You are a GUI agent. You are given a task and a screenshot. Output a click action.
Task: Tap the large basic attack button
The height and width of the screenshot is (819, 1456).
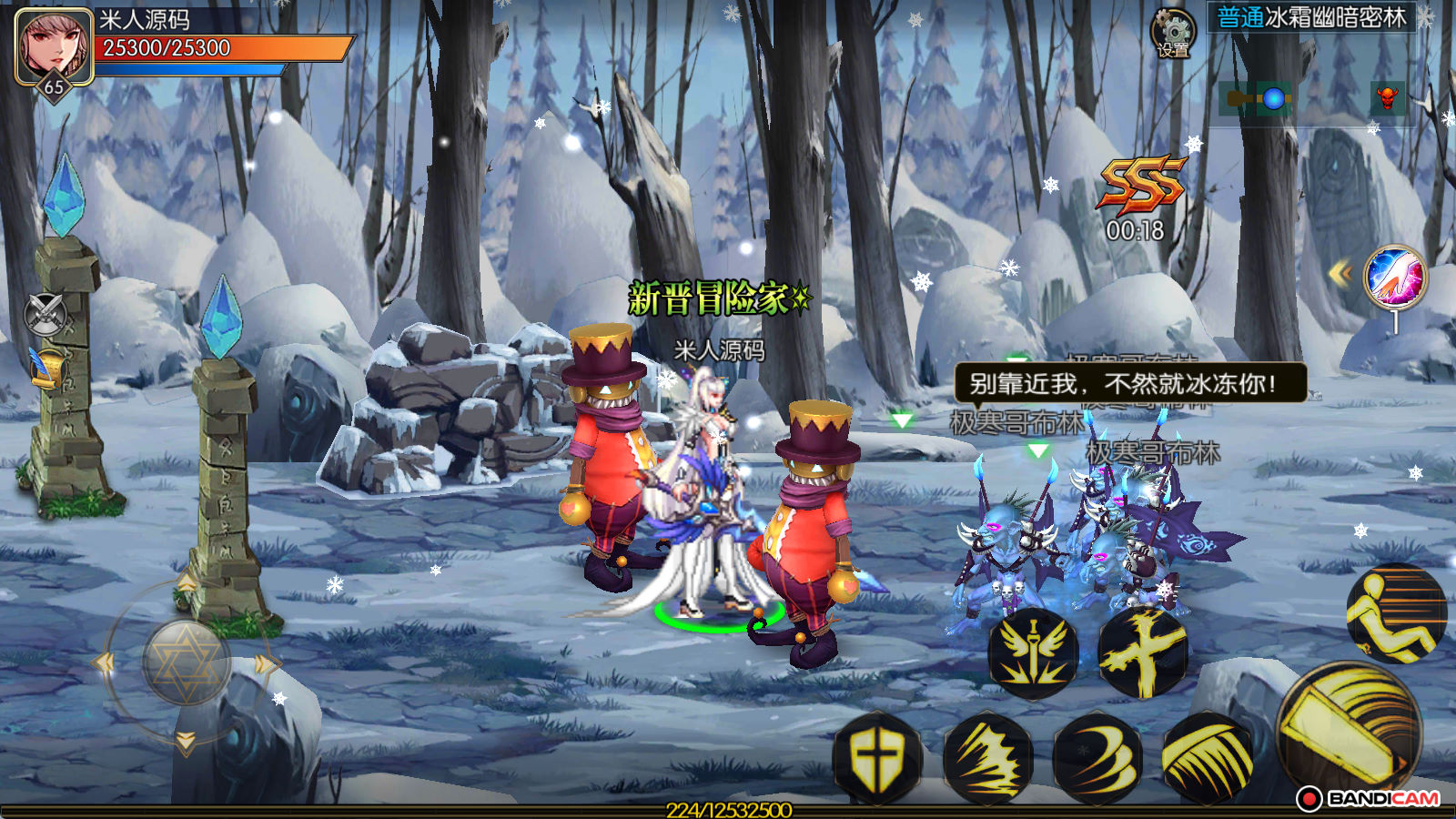(1349, 733)
